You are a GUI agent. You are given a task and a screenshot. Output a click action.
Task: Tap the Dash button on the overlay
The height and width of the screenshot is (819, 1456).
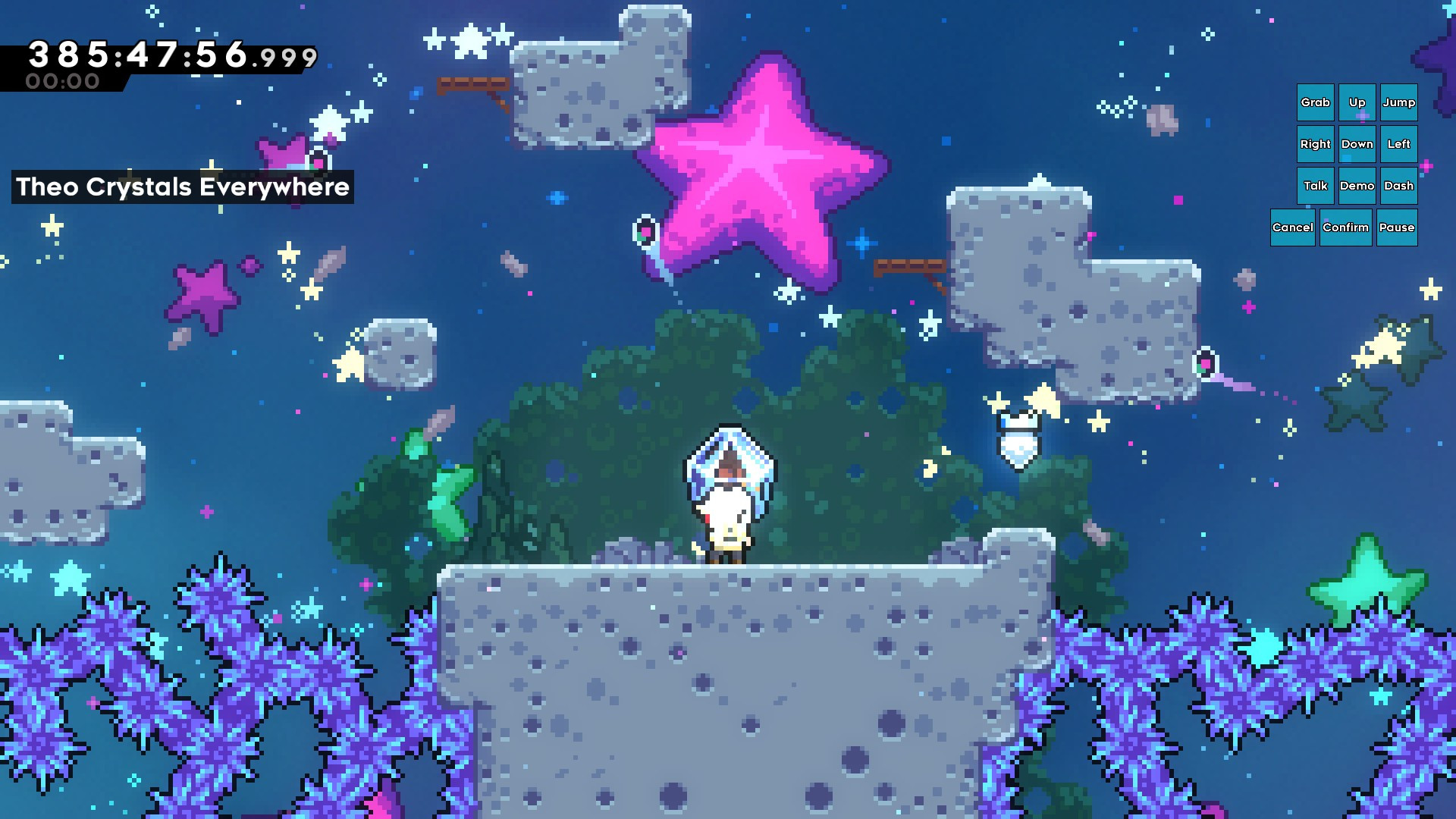pyautogui.click(x=1398, y=185)
